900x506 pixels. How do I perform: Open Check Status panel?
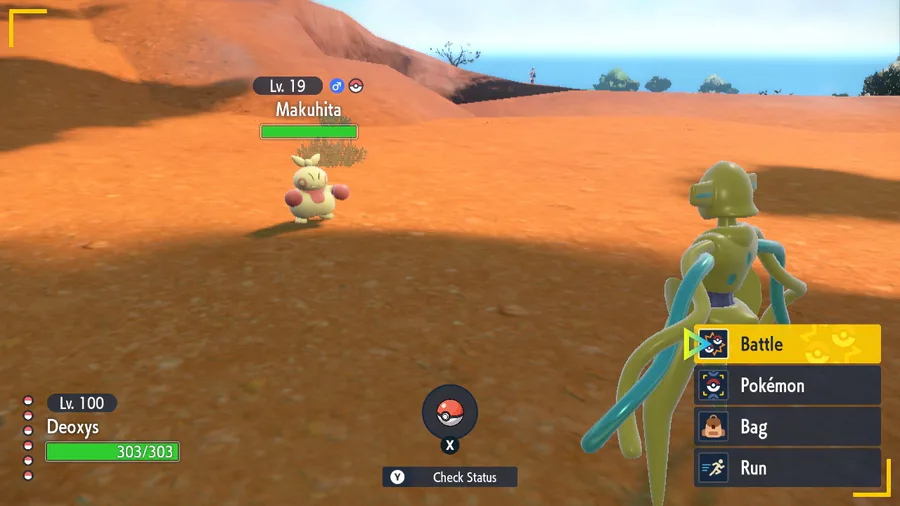point(451,477)
